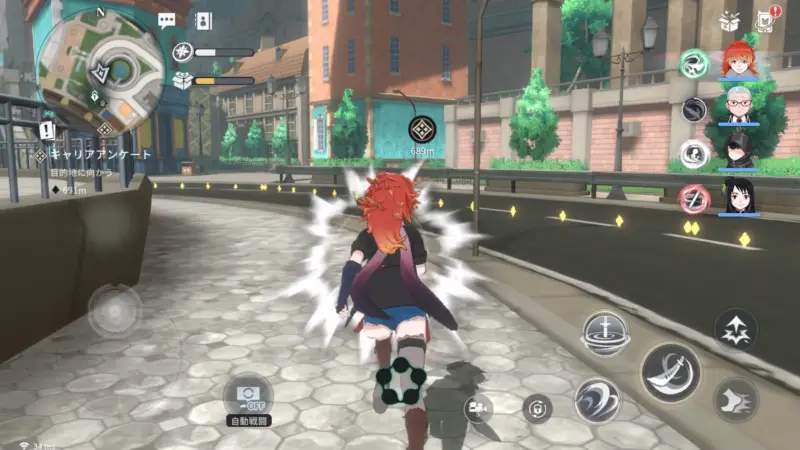
Task: Switch to the black-haired girl party member
Action: (x=740, y=195)
